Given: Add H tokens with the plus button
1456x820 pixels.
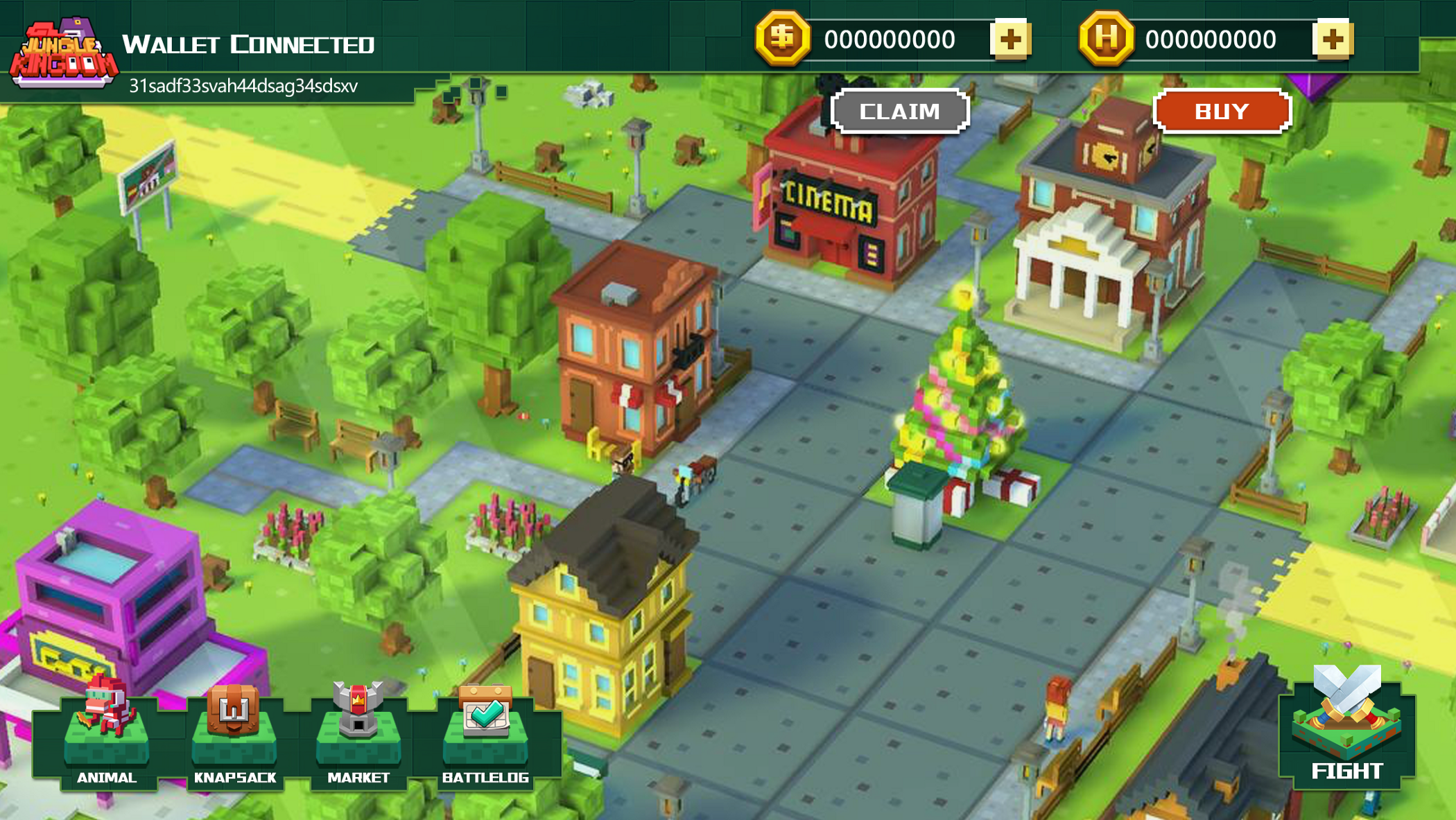Looking at the screenshot, I should point(1332,40).
